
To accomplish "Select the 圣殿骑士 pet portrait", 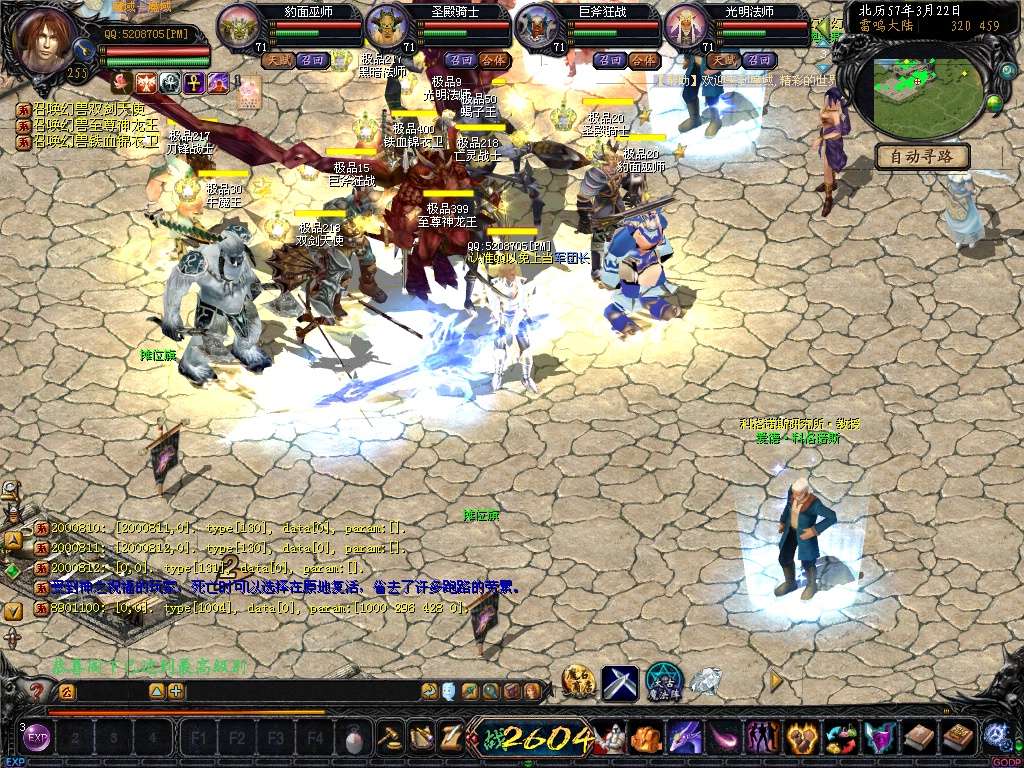I will (387, 26).
